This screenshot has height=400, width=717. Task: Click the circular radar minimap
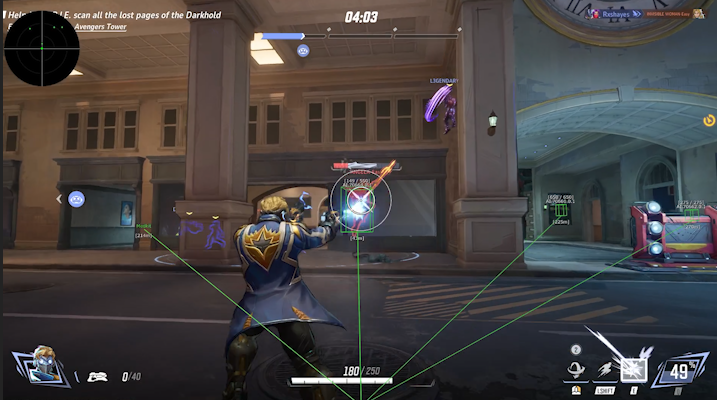click(41, 47)
